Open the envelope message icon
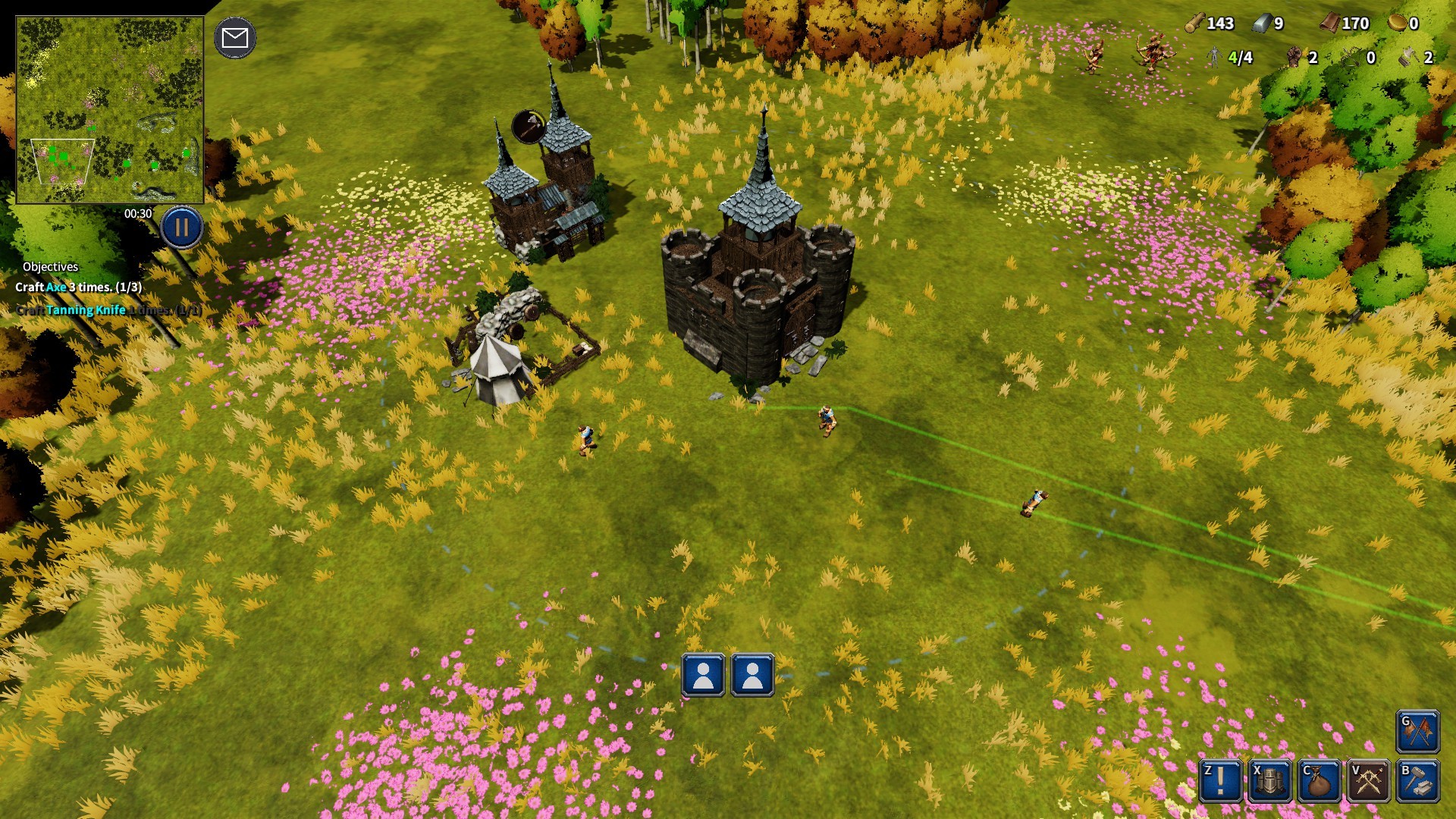Image resolution: width=1456 pixels, height=819 pixels. pos(235,36)
